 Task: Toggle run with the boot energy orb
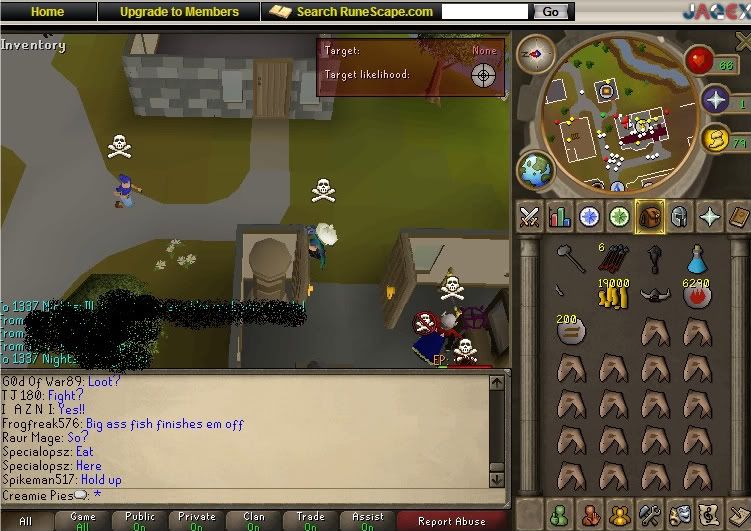tap(715, 139)
